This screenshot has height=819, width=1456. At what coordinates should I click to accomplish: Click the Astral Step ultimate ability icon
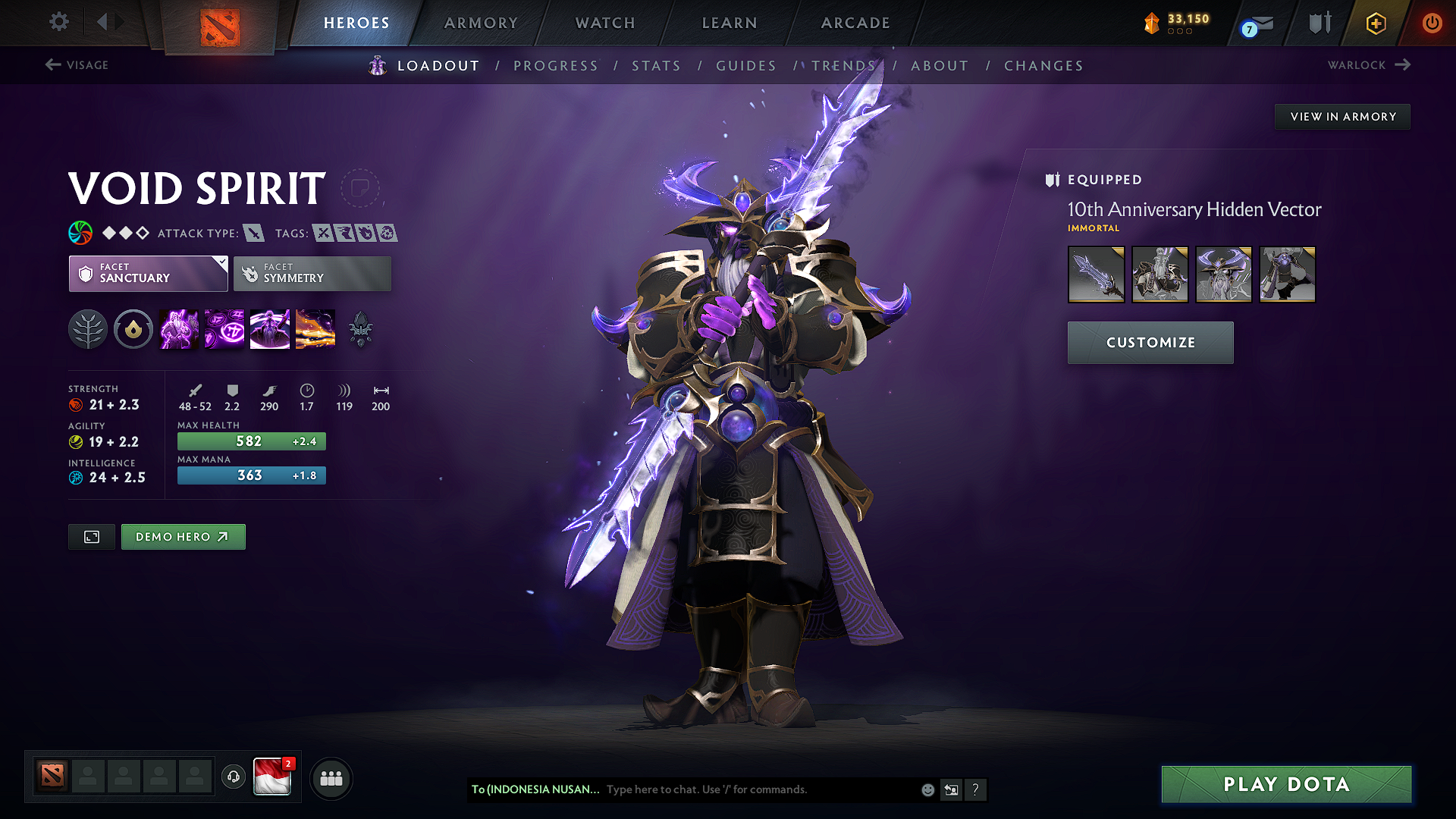315,328
